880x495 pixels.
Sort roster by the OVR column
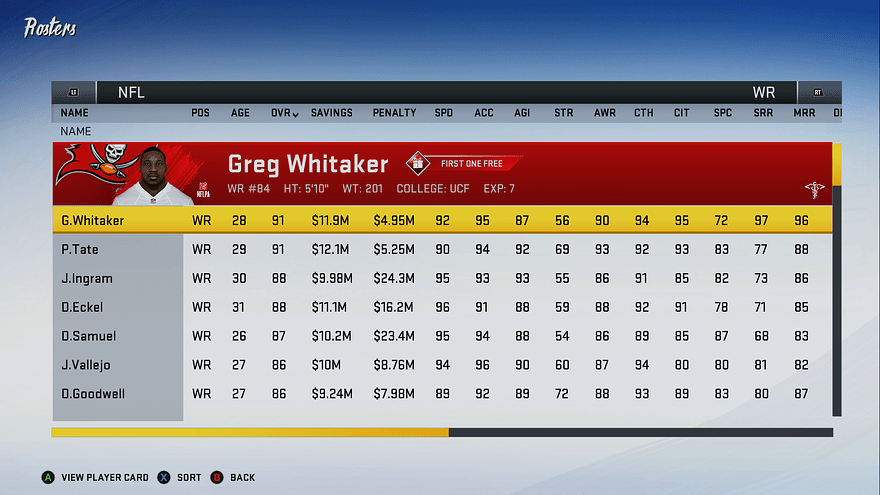point(284,113)
